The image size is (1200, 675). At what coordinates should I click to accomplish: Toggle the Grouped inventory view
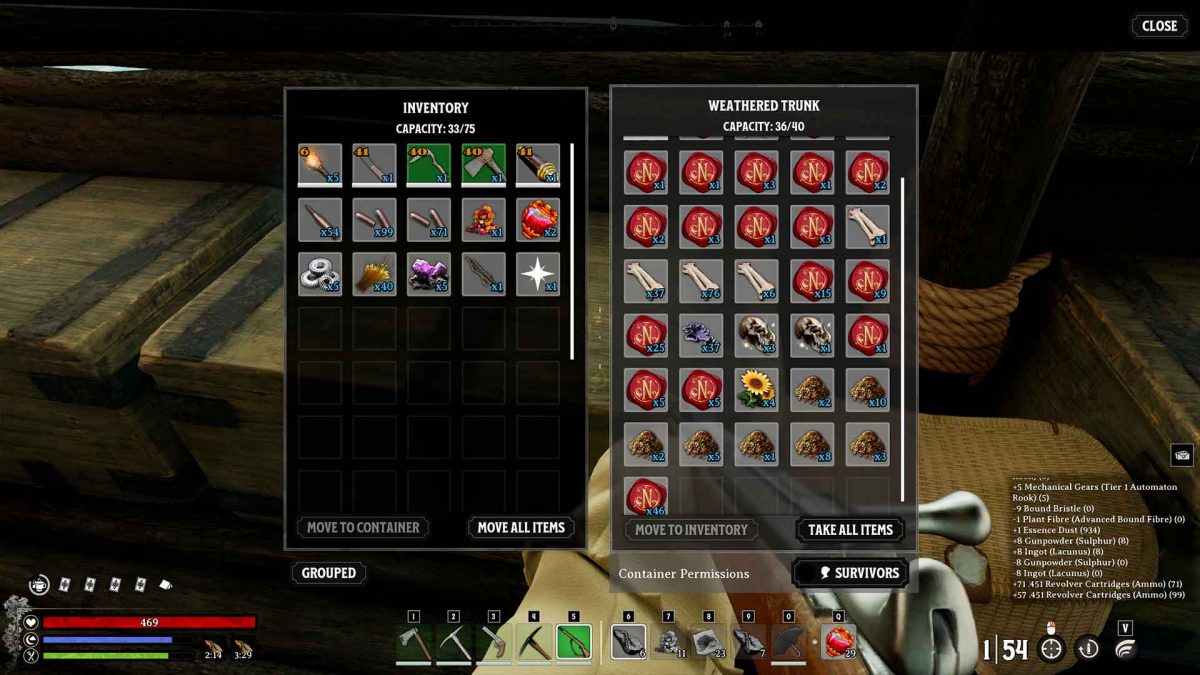[328, 573]
